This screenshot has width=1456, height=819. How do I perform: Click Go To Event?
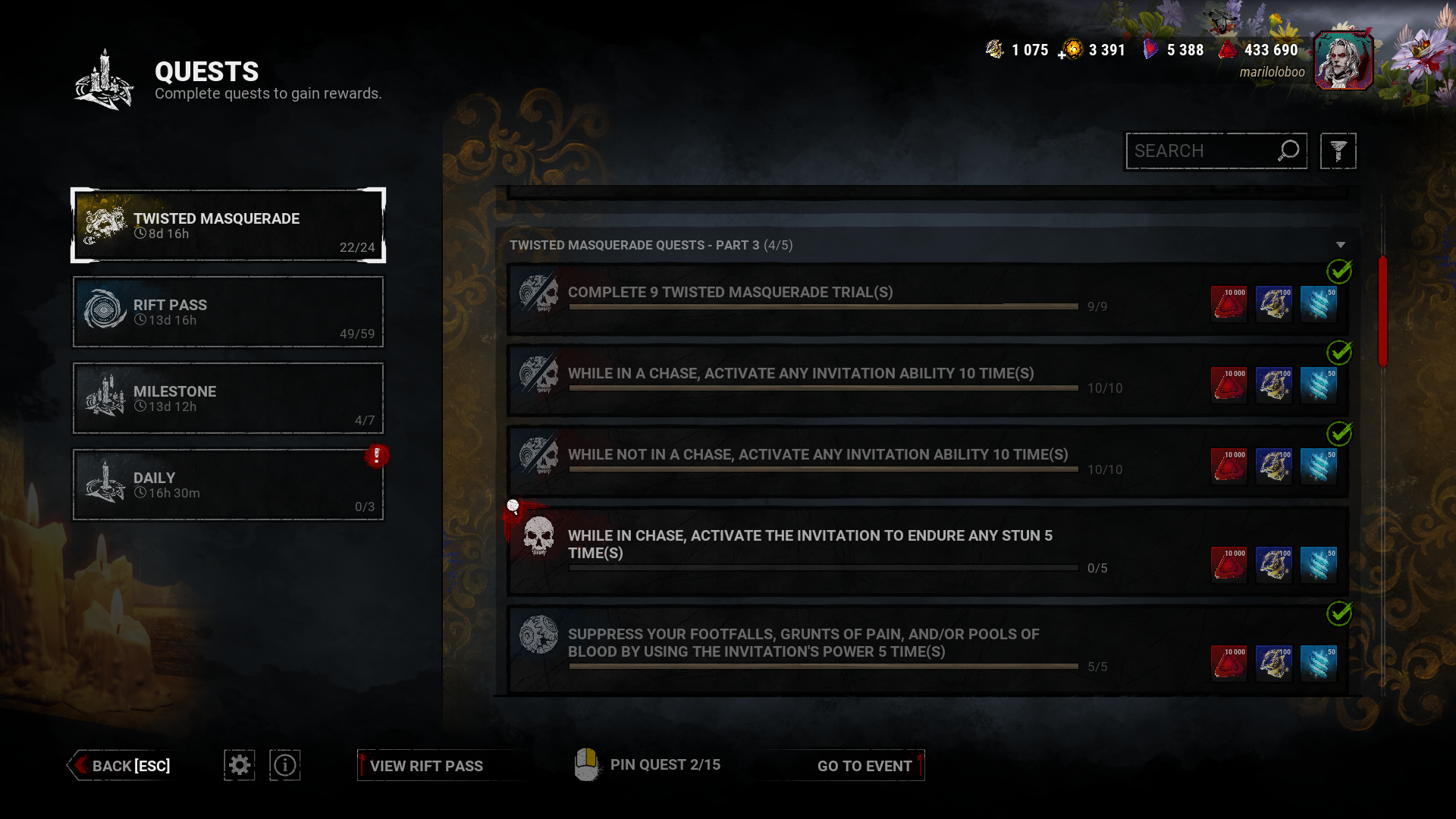(864, 766)
